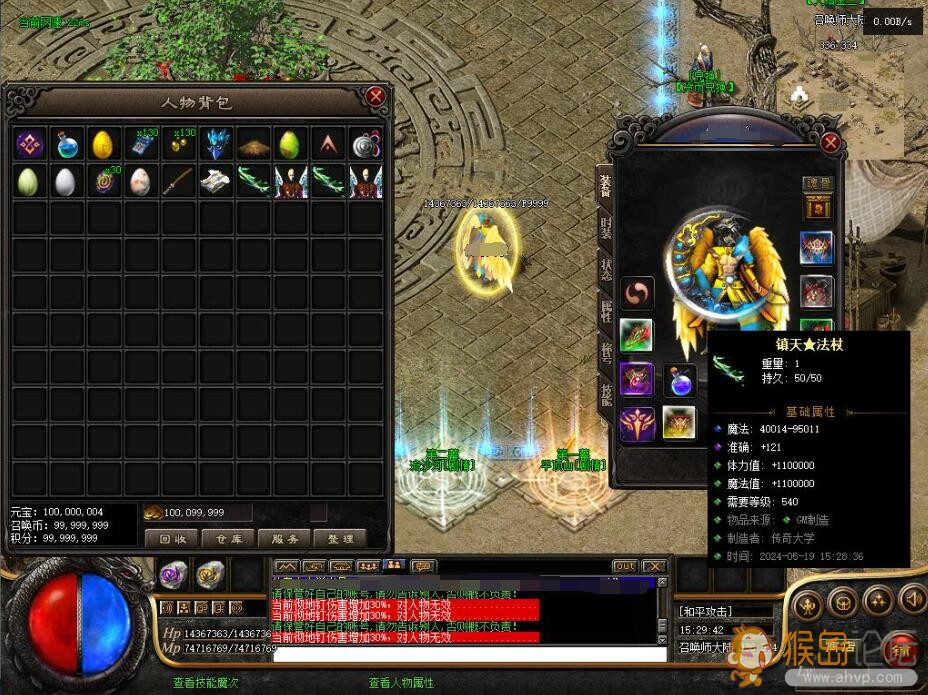This screenshot has height=695, width=928.
Task: Close the 人物背包 inventory window
Action: [375, 96]
